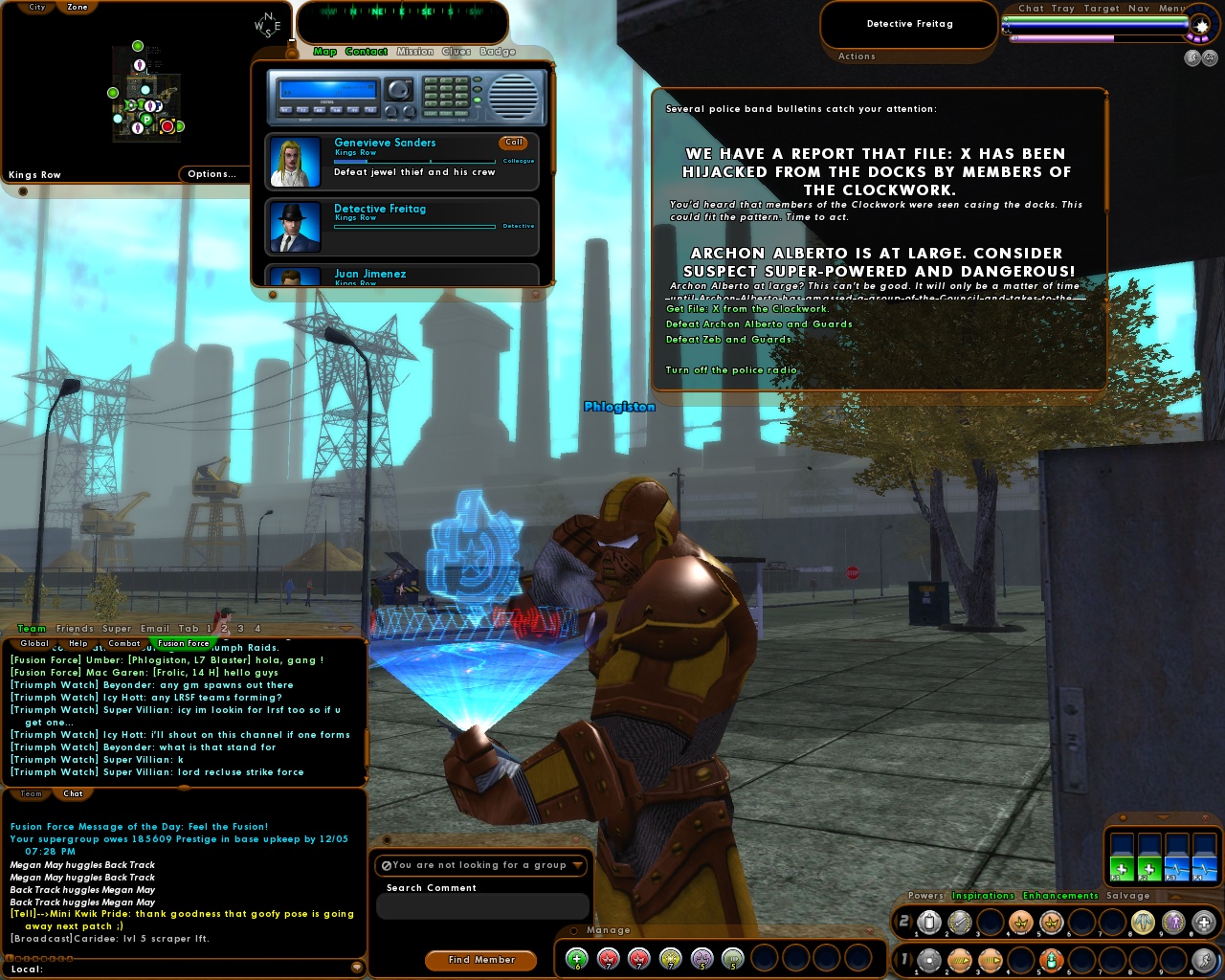1225x980 pixels.
Task: Activate the battery-shaped power in tray 2
Action: [x=929, y=923]
